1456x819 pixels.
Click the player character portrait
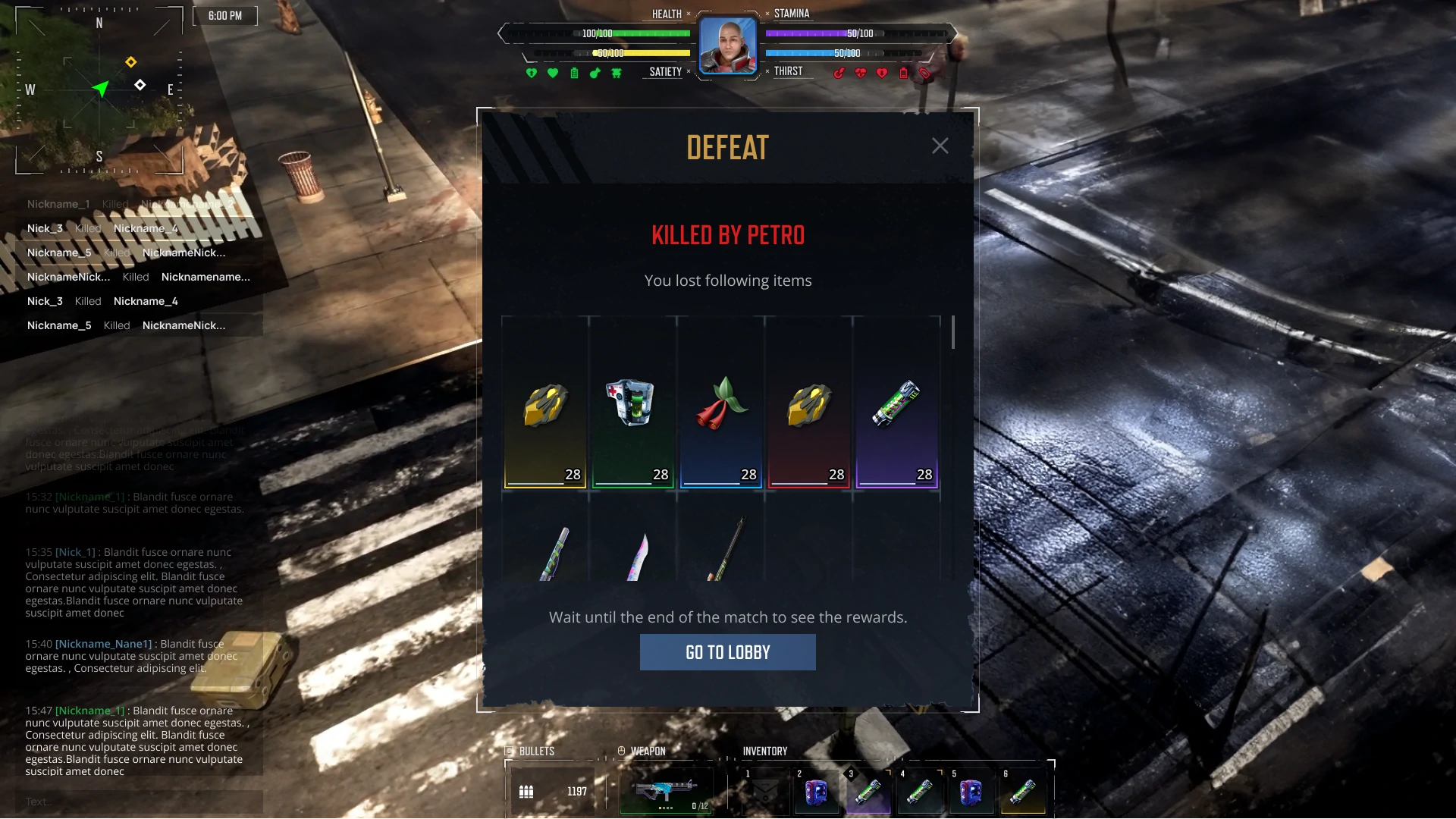pos(727,45)
